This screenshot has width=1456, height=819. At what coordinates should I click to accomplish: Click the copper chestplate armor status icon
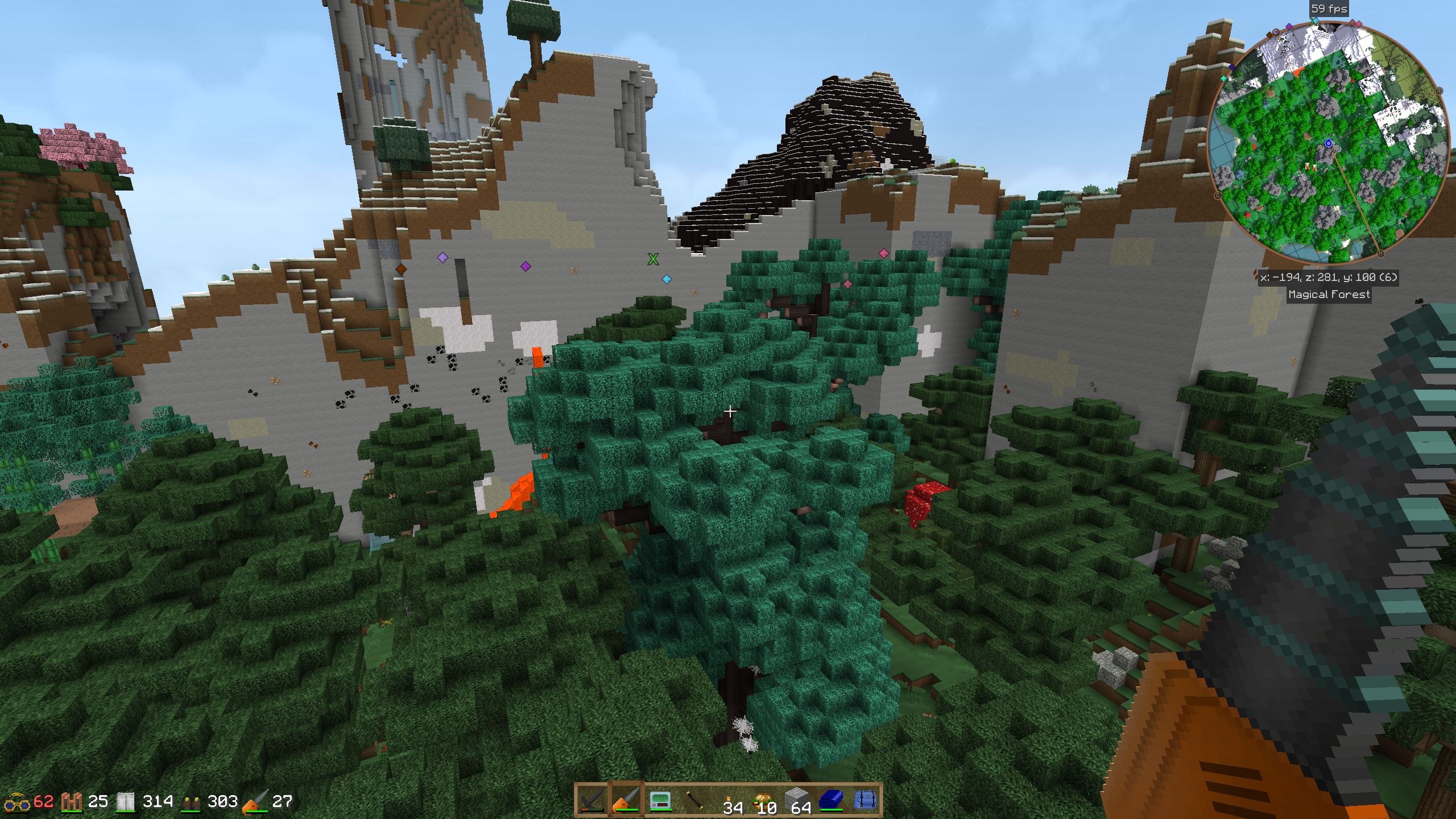72,802
